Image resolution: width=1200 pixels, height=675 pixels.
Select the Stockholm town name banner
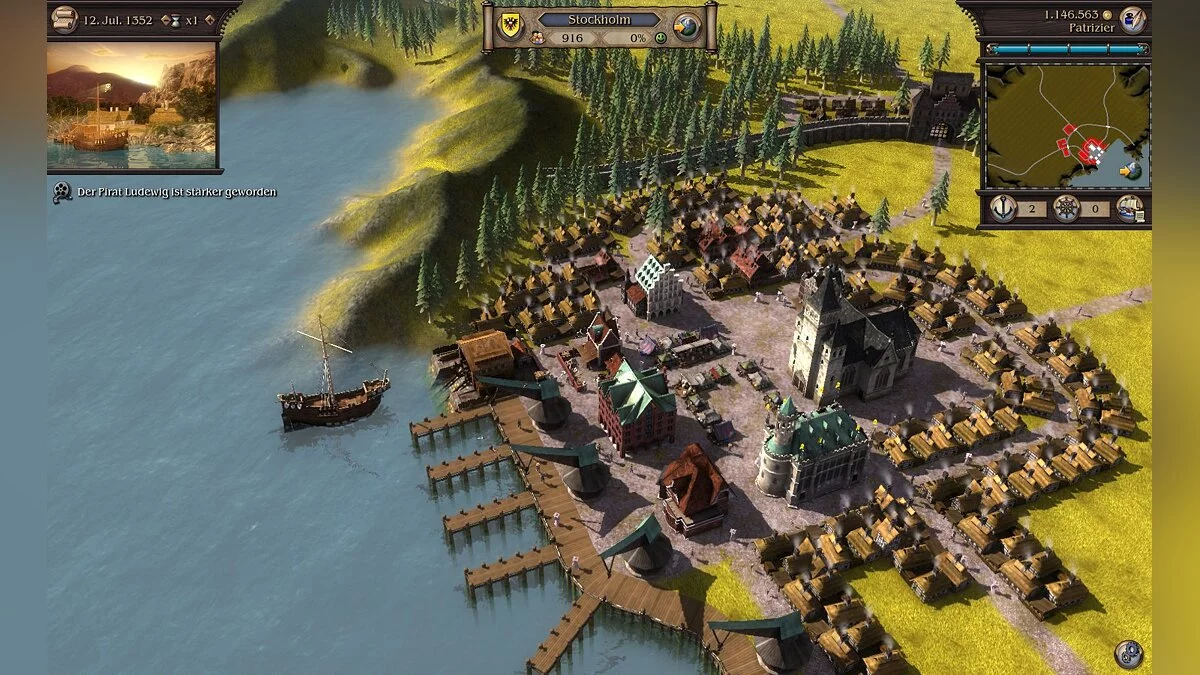(599, 19)
